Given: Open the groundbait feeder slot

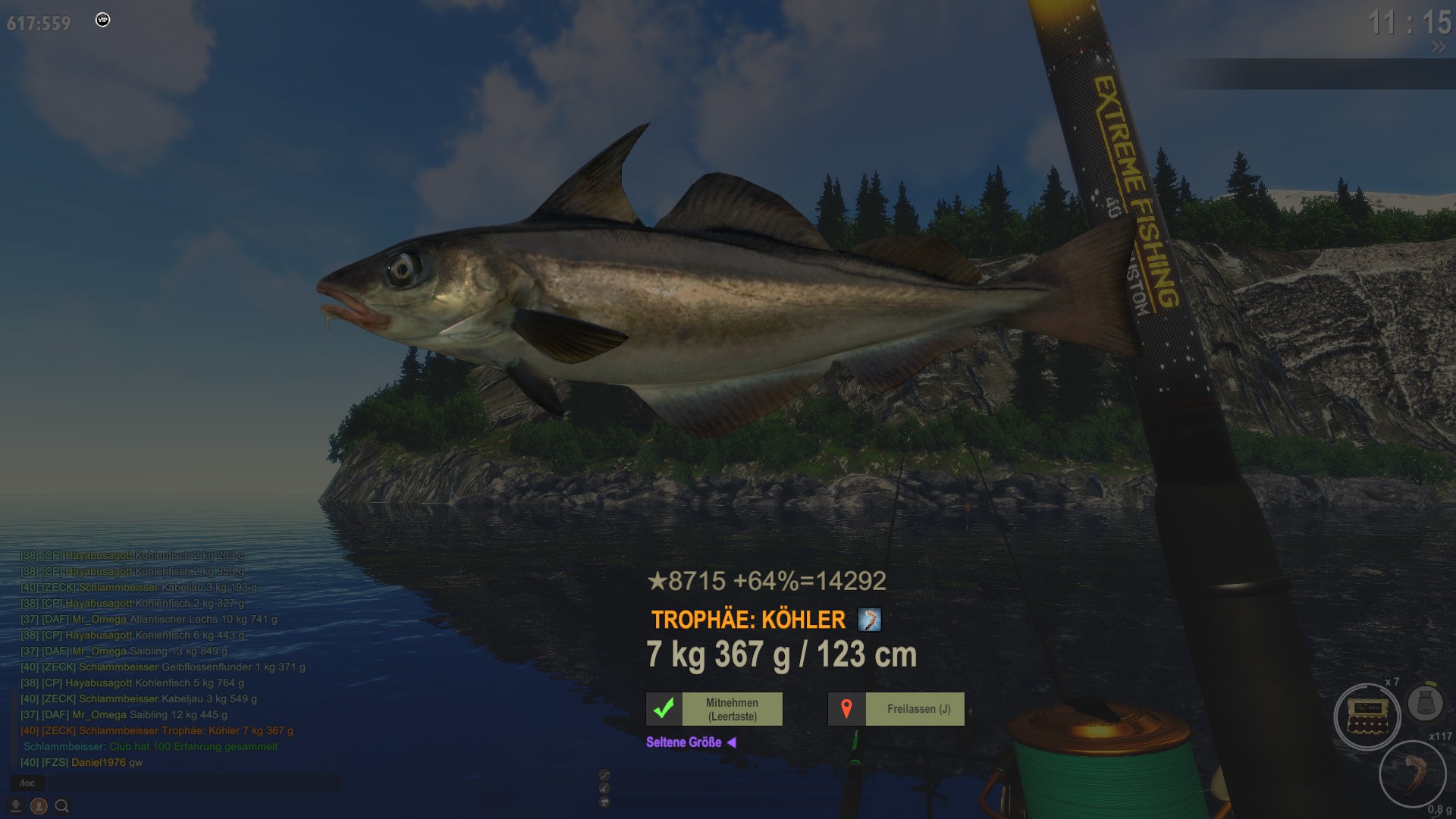Looking at the screenshot, I should [x=1425, y=703].
